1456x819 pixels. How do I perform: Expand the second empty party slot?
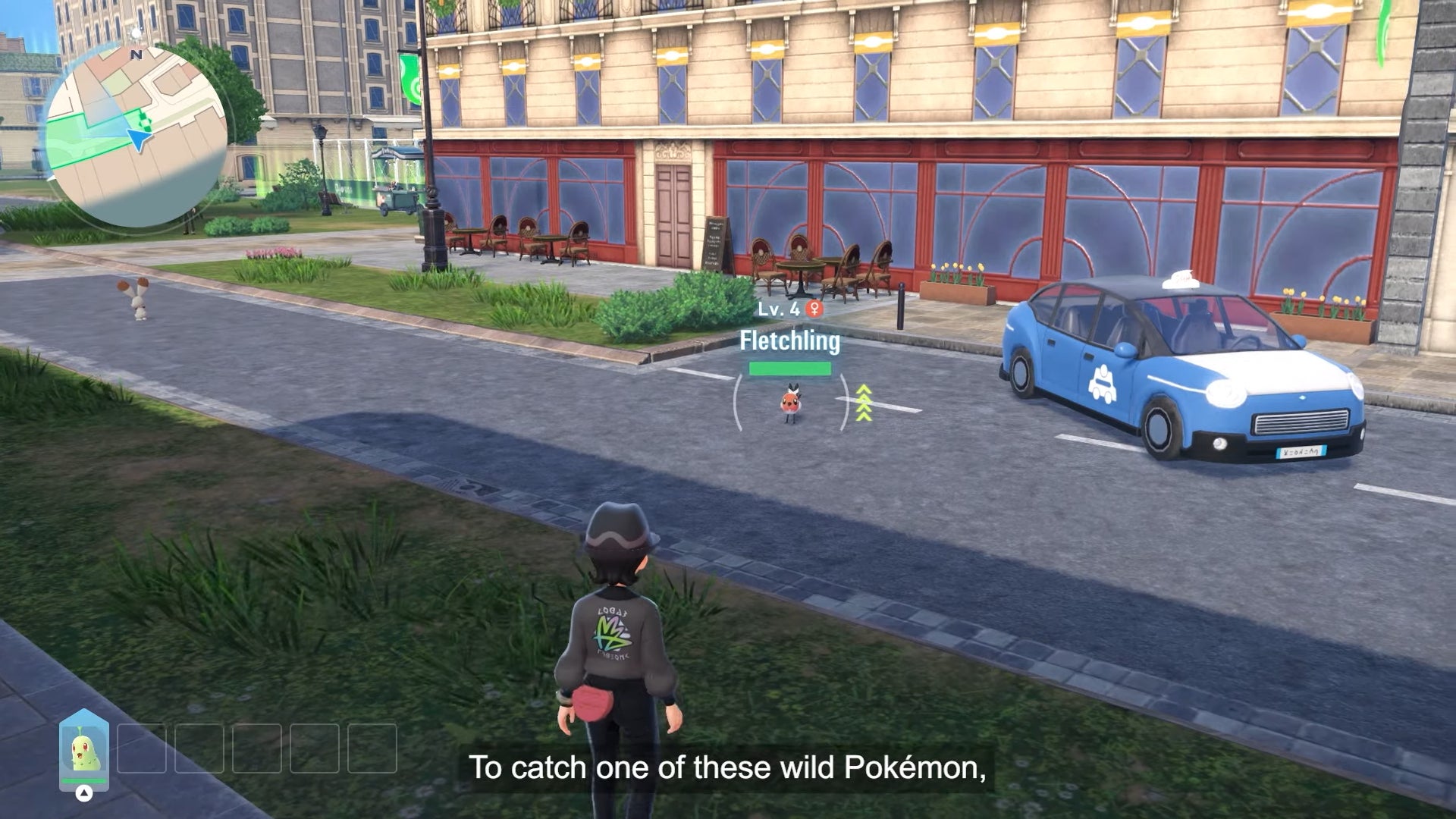(x=143, y=749)
